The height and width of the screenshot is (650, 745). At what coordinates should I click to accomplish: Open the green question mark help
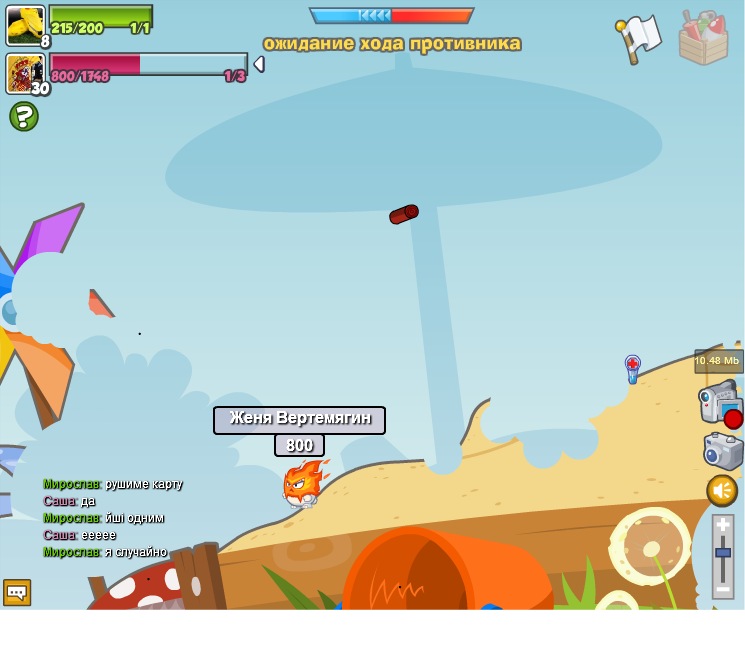pos(24,117)
